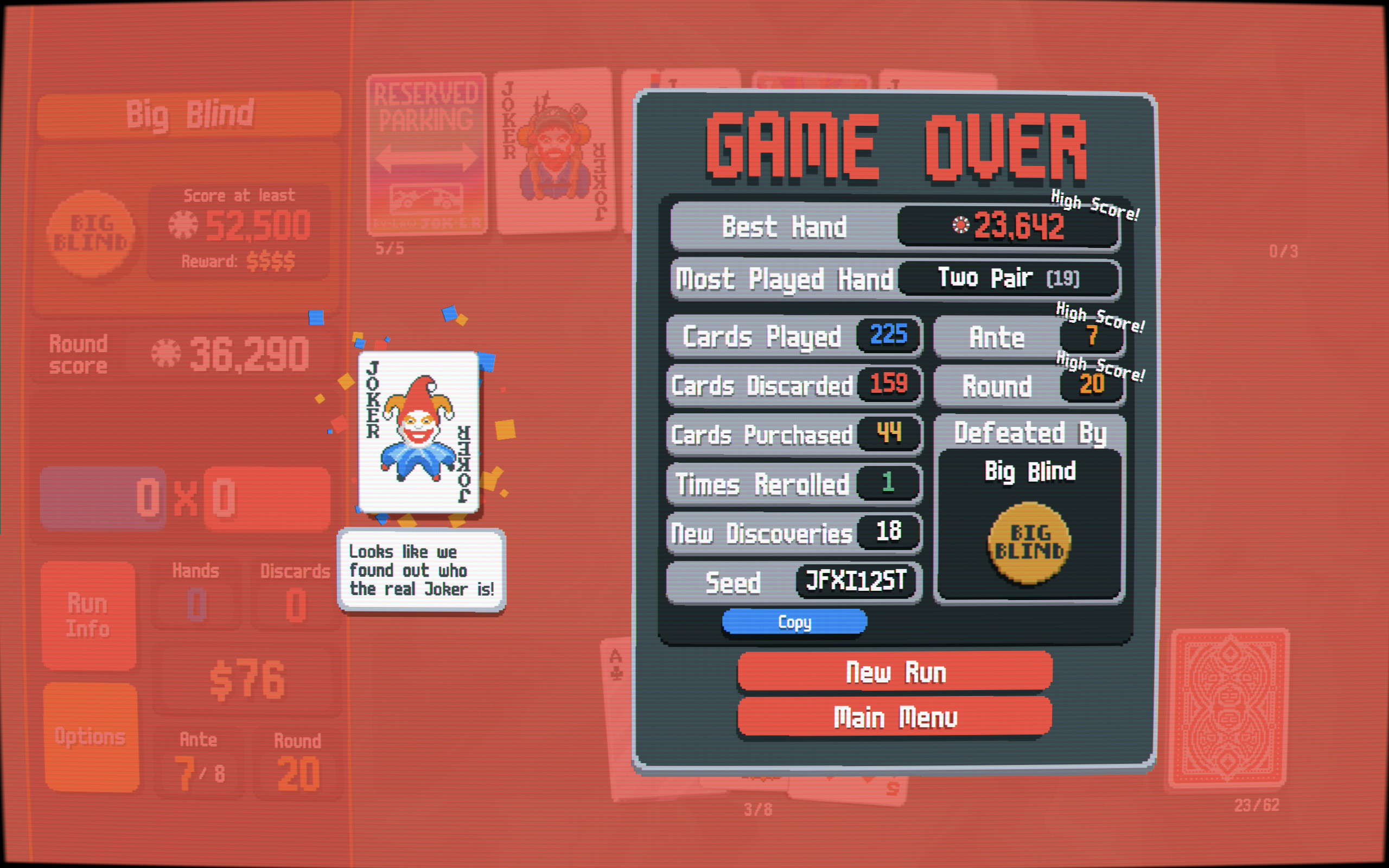Select the Reserved Parking joker card
The height and width of the screenshot is (868, 1389).
pyautogui.click(x=426, y=154)
